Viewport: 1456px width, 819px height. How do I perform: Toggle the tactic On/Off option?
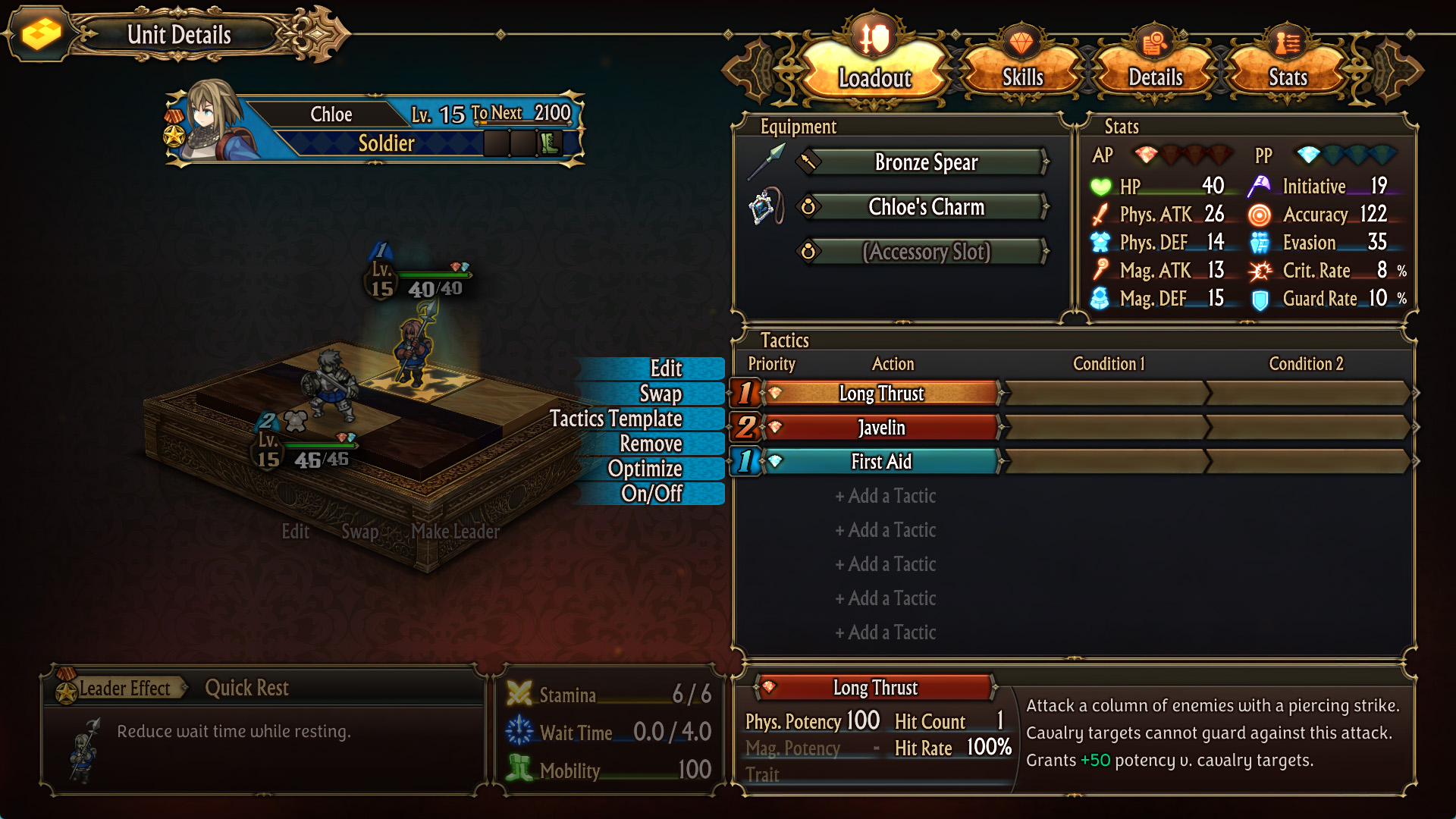(x=651, y=494)
